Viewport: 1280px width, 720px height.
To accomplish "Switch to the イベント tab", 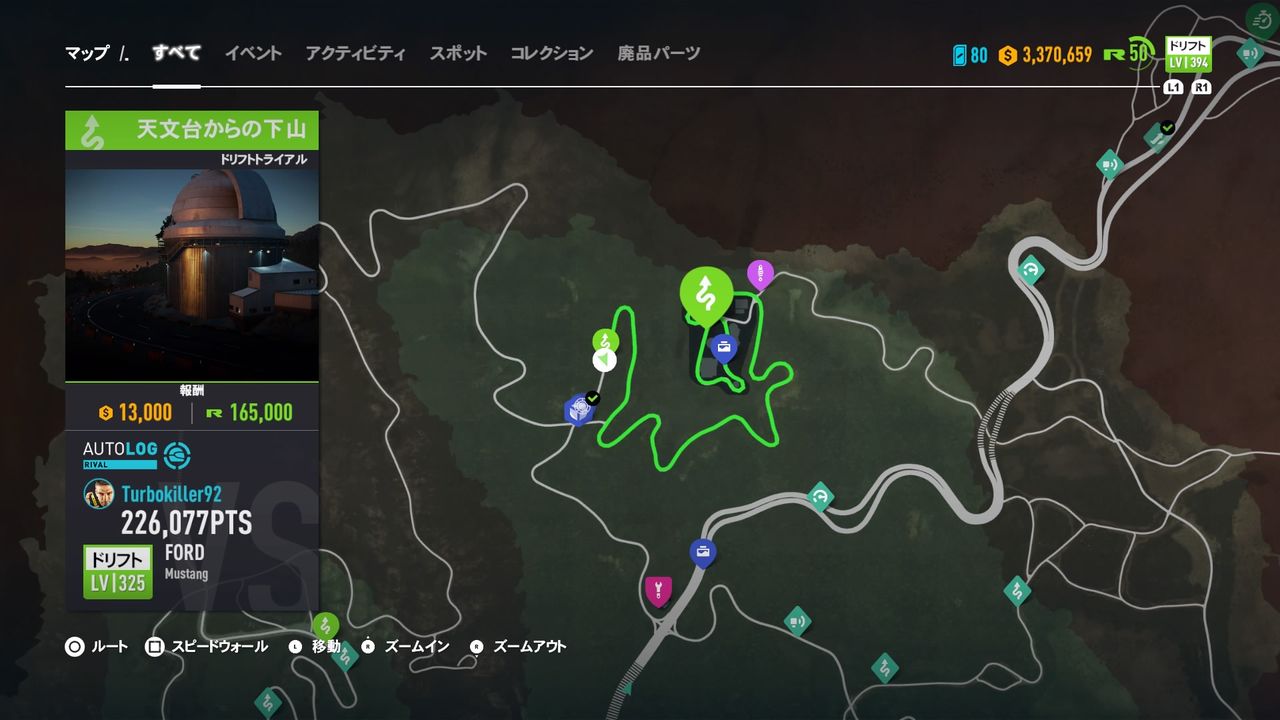I will (252, 54).
